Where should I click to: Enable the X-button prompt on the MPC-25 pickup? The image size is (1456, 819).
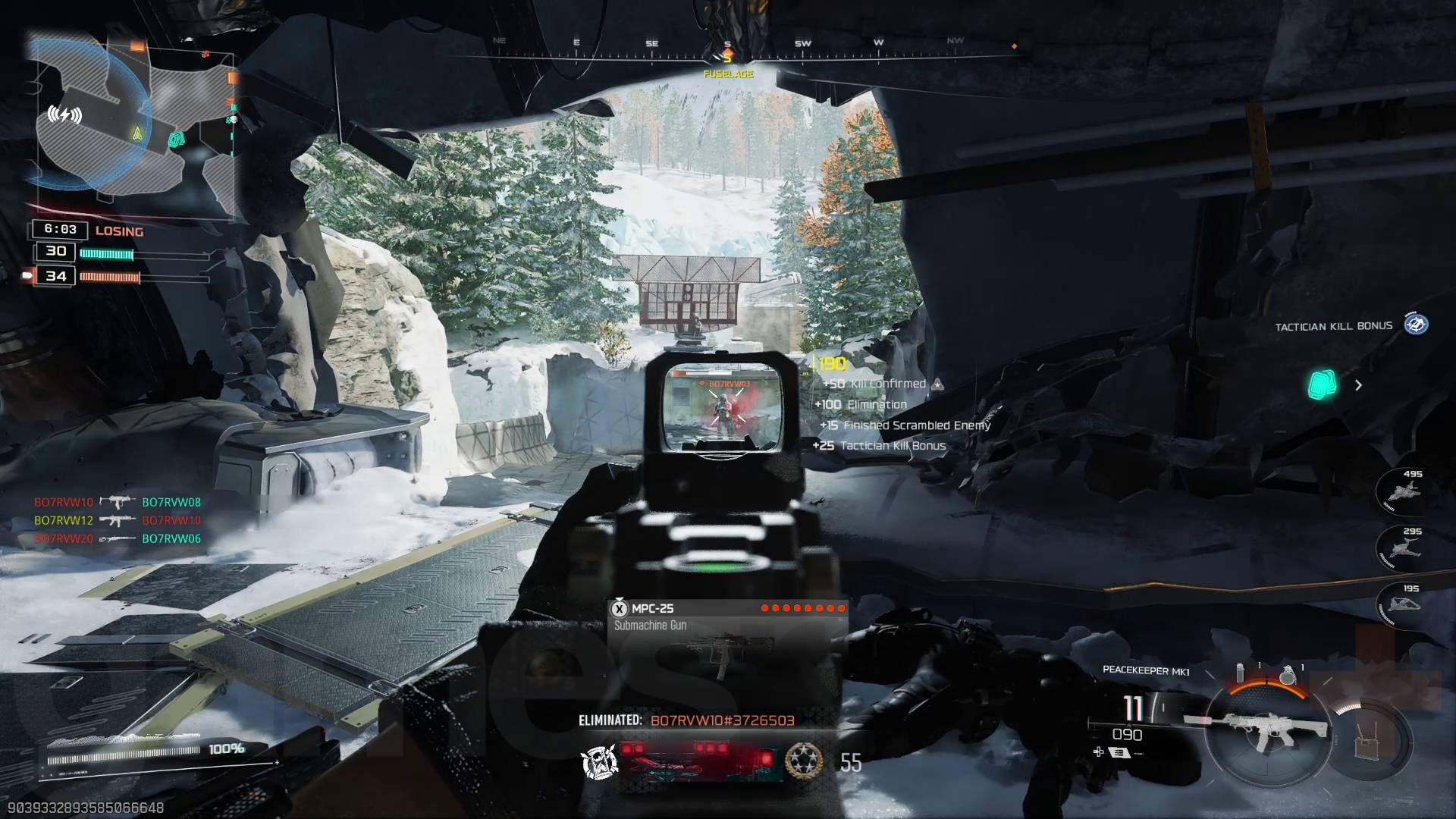click(x=620, y=609)
